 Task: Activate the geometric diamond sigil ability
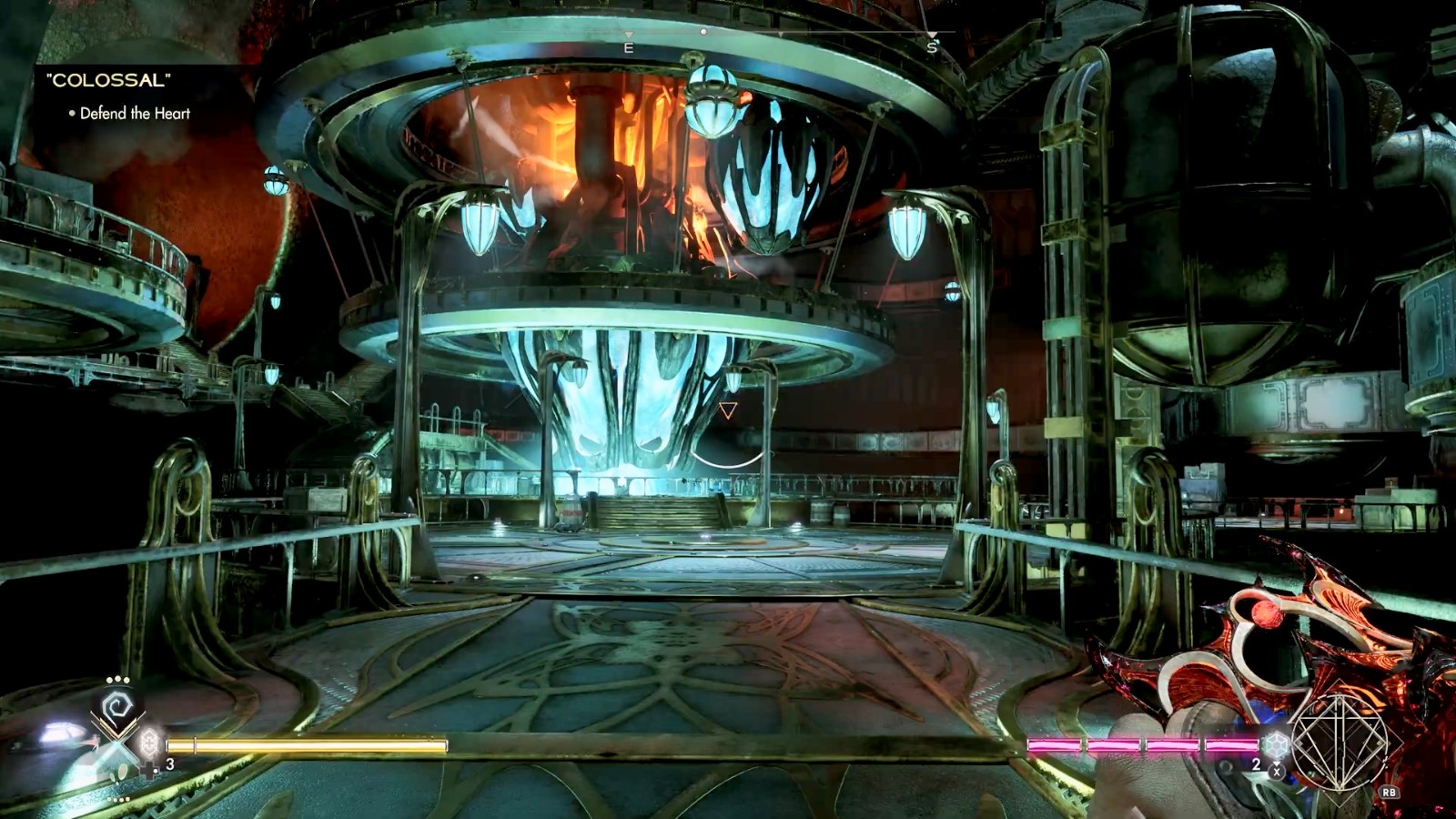[x=1340, y=742]
